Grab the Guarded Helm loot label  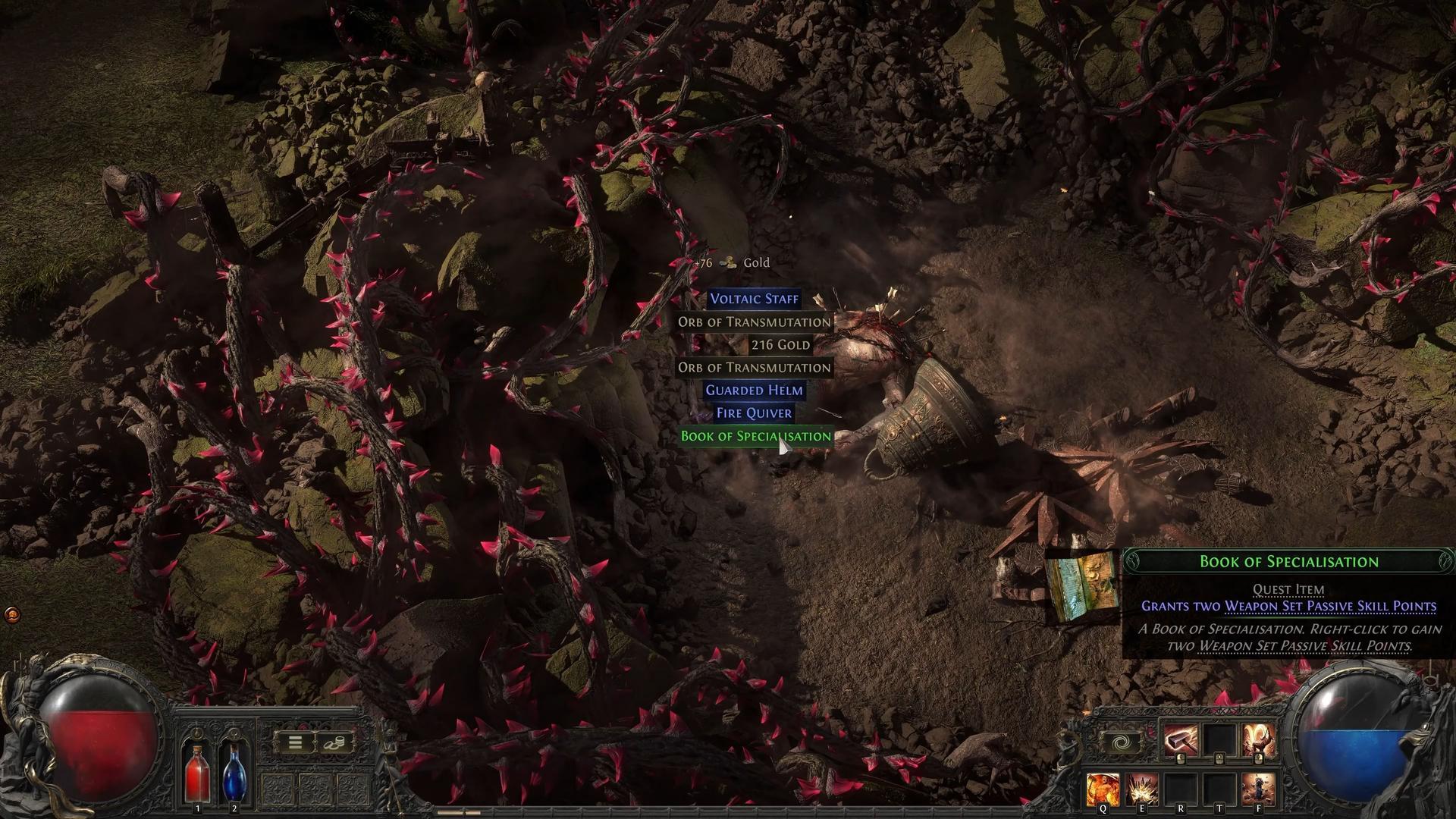point(754,391)
